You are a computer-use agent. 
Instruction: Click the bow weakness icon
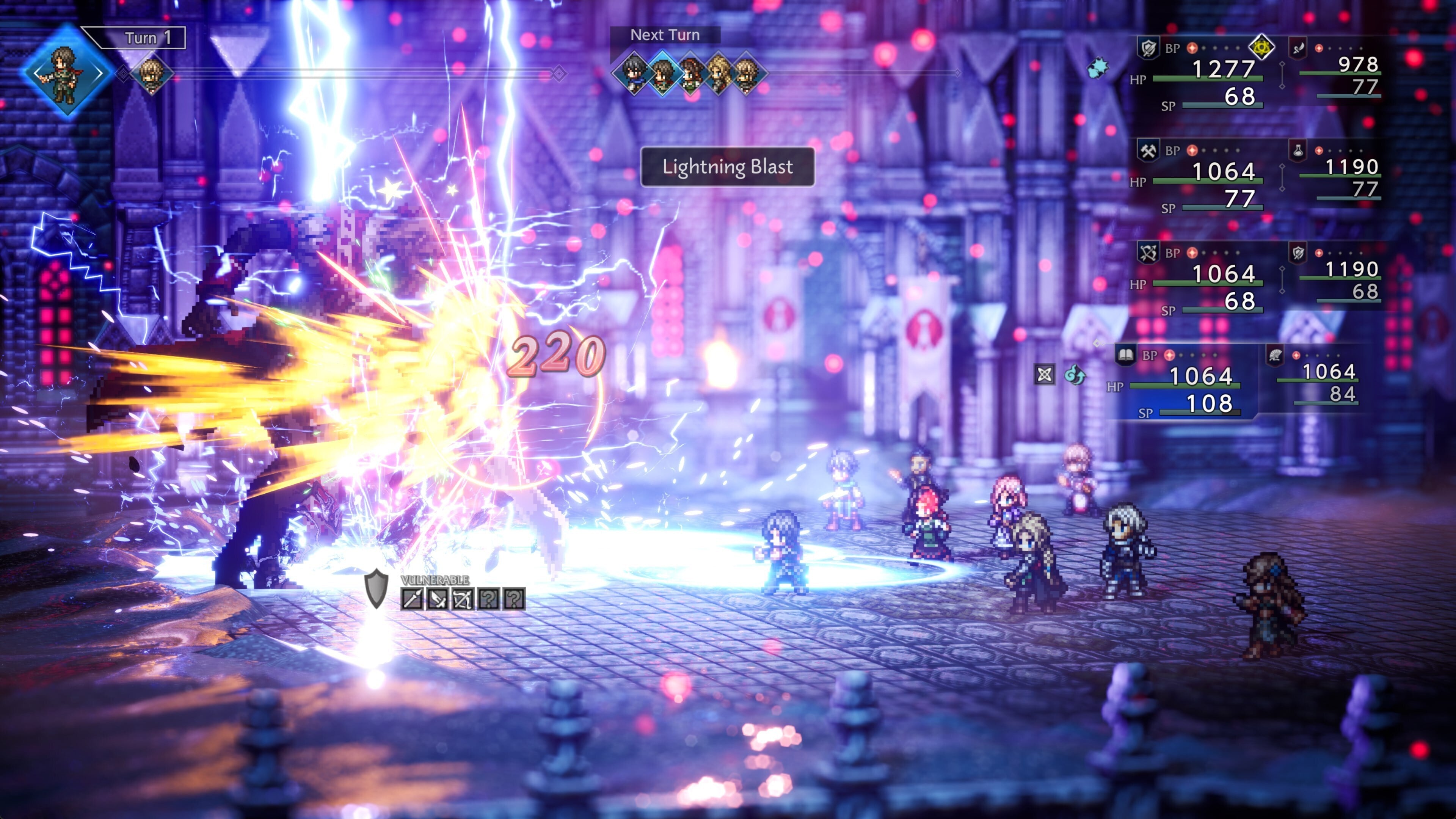462,599
